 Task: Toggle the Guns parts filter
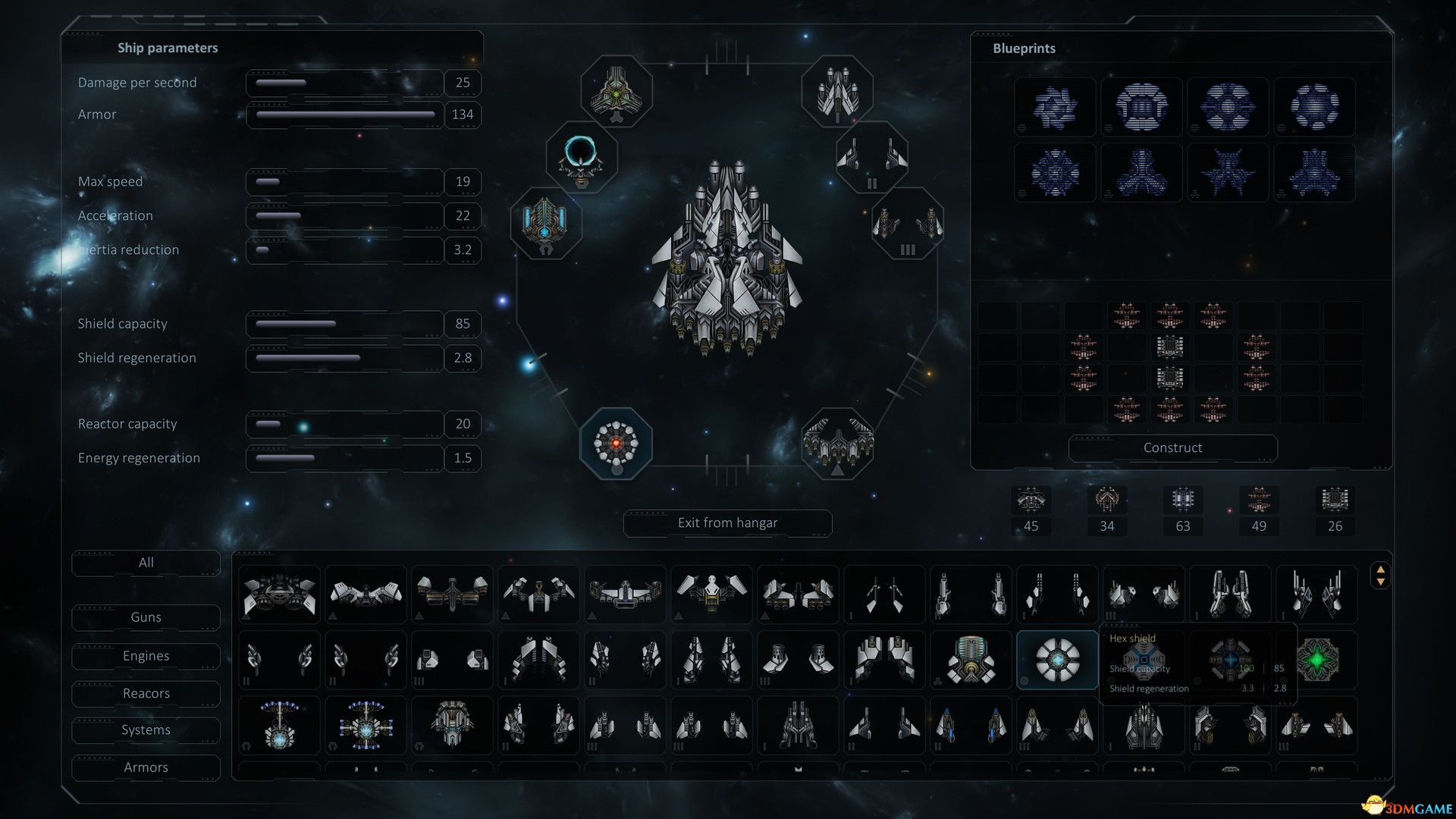[146, 617]
